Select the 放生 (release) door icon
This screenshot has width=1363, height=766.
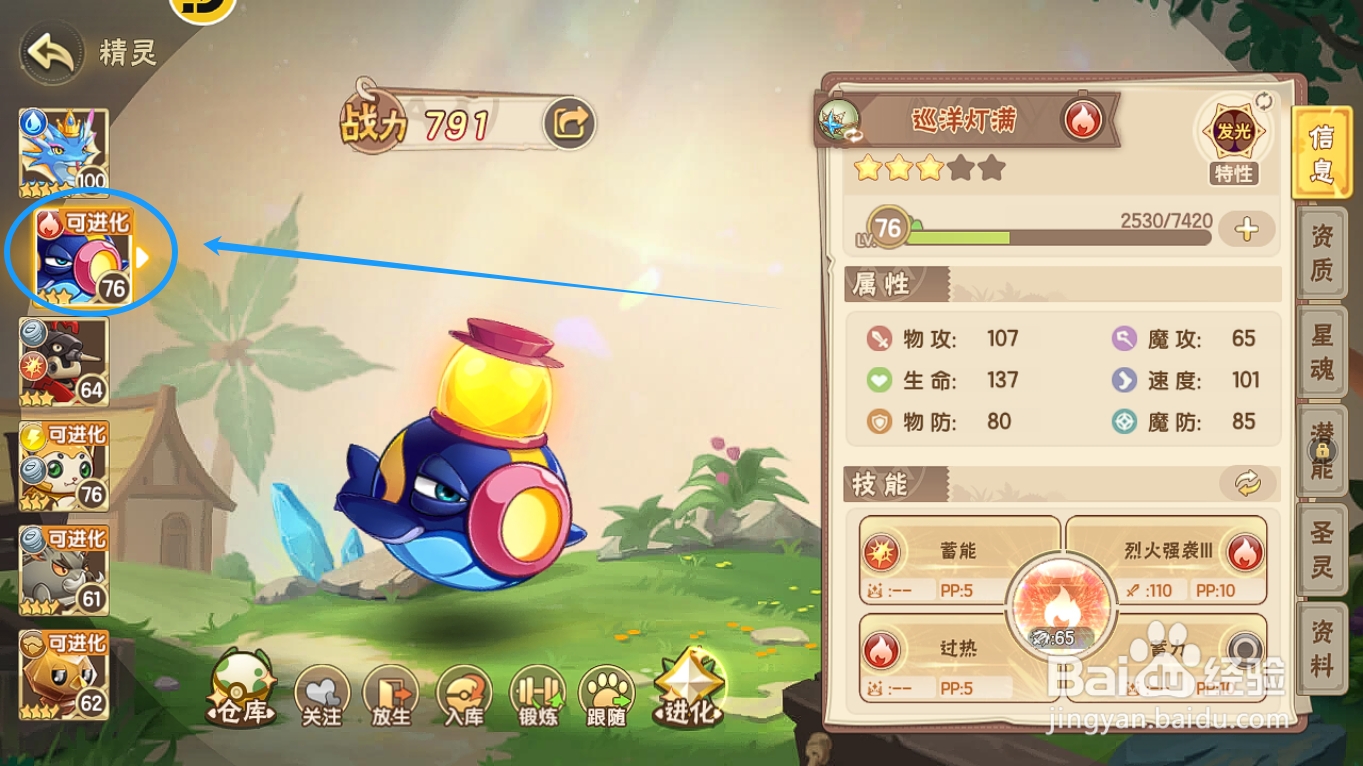tap(392, 692)
